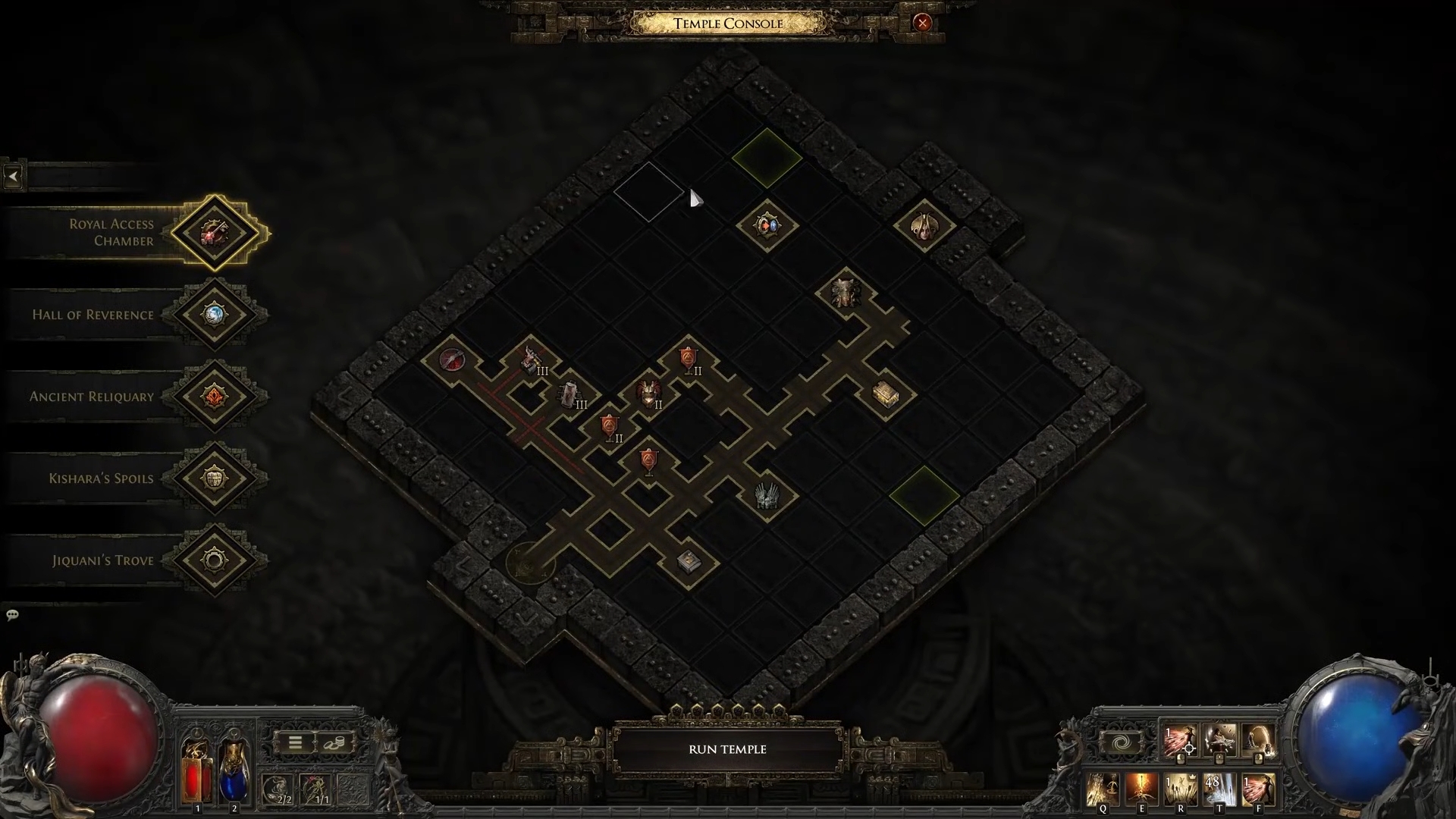The image size is (1456, 819).
Task: Open the three-line main menu button
Action: click(296, 742)
